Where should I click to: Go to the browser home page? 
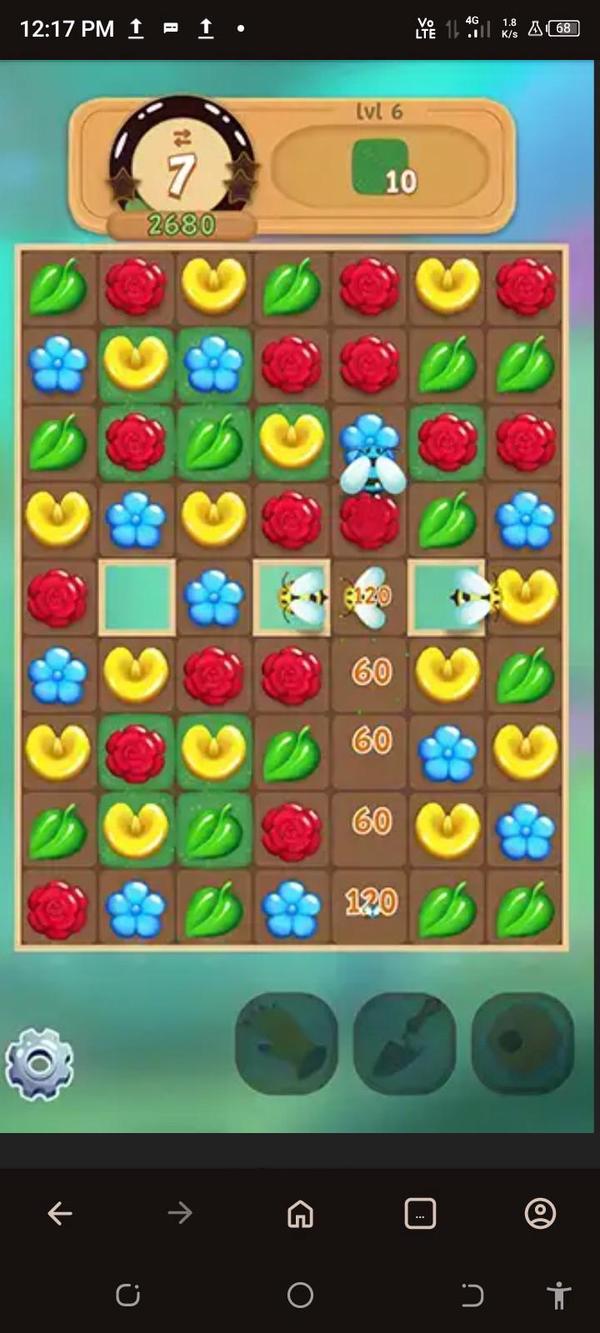[x=300, y=1214]
